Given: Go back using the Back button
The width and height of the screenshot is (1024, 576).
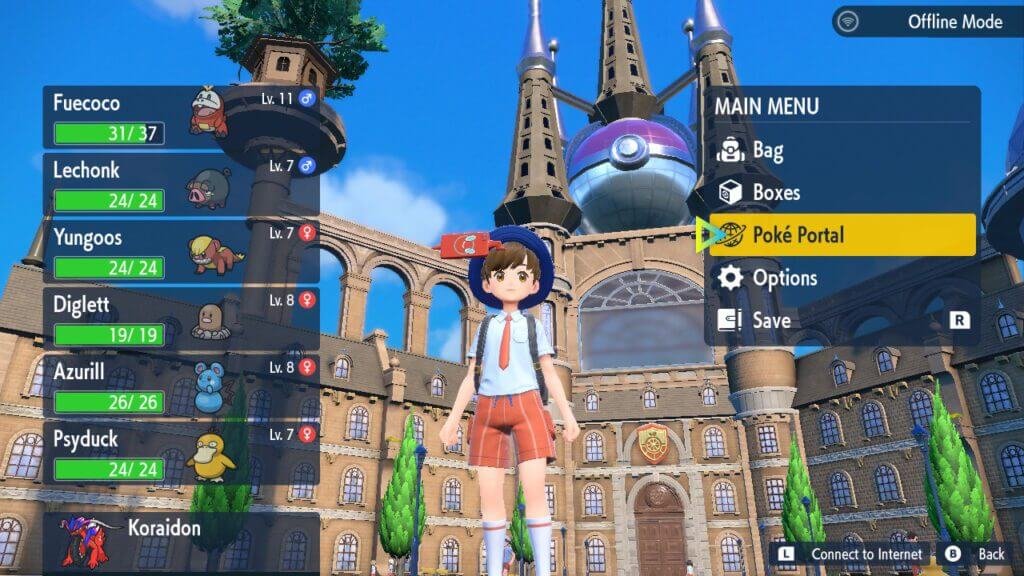Looking at the screenshot, I should click(x=976, y=554).
